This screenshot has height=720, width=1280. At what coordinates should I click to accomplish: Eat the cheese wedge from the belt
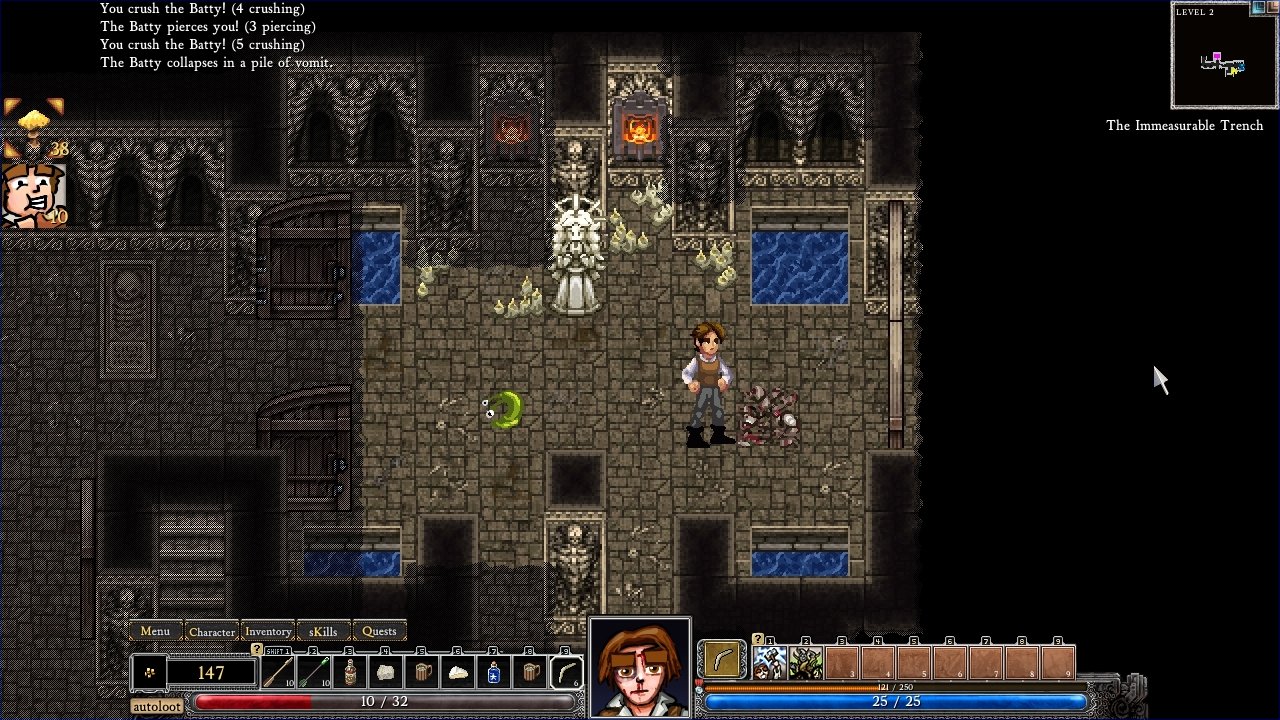click(x=458, y=673)
